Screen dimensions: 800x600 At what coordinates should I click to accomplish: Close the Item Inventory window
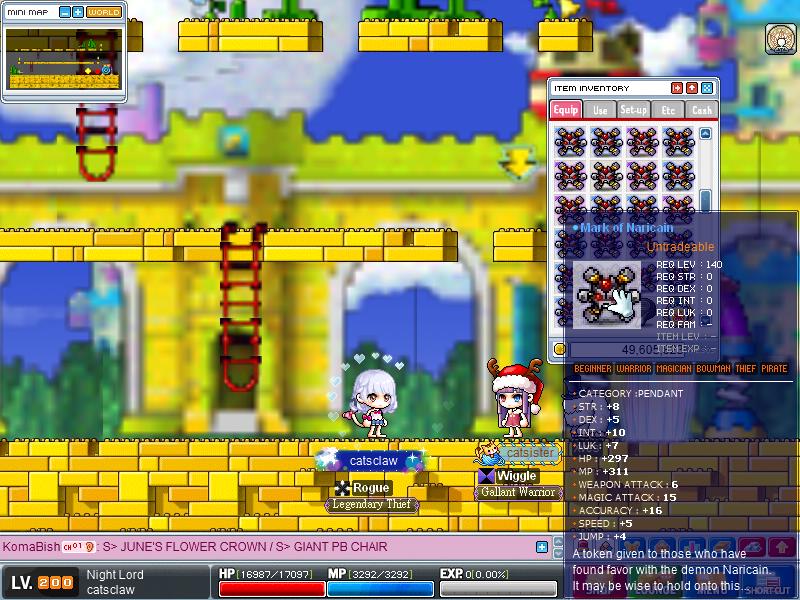tap(707, 88)
